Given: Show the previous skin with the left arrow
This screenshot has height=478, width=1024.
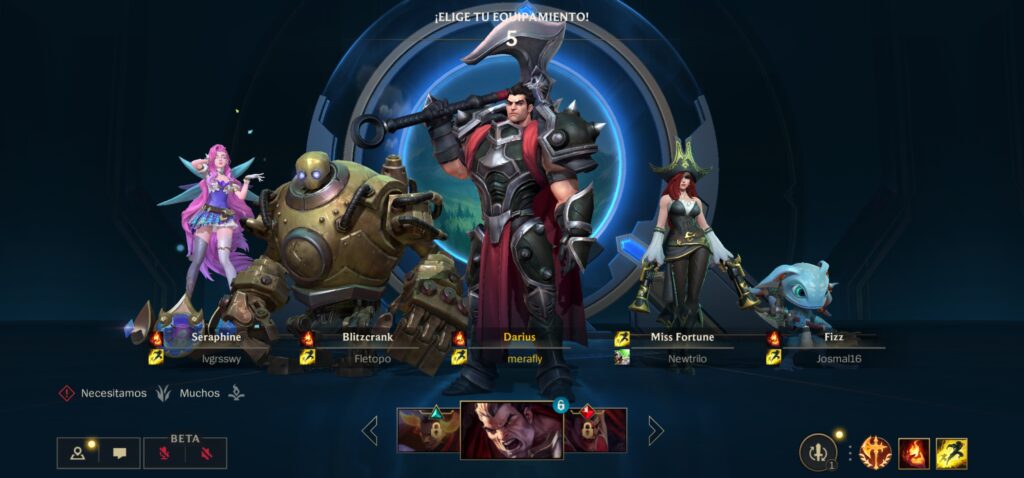Looking at the screenshot, I should 370,431.
